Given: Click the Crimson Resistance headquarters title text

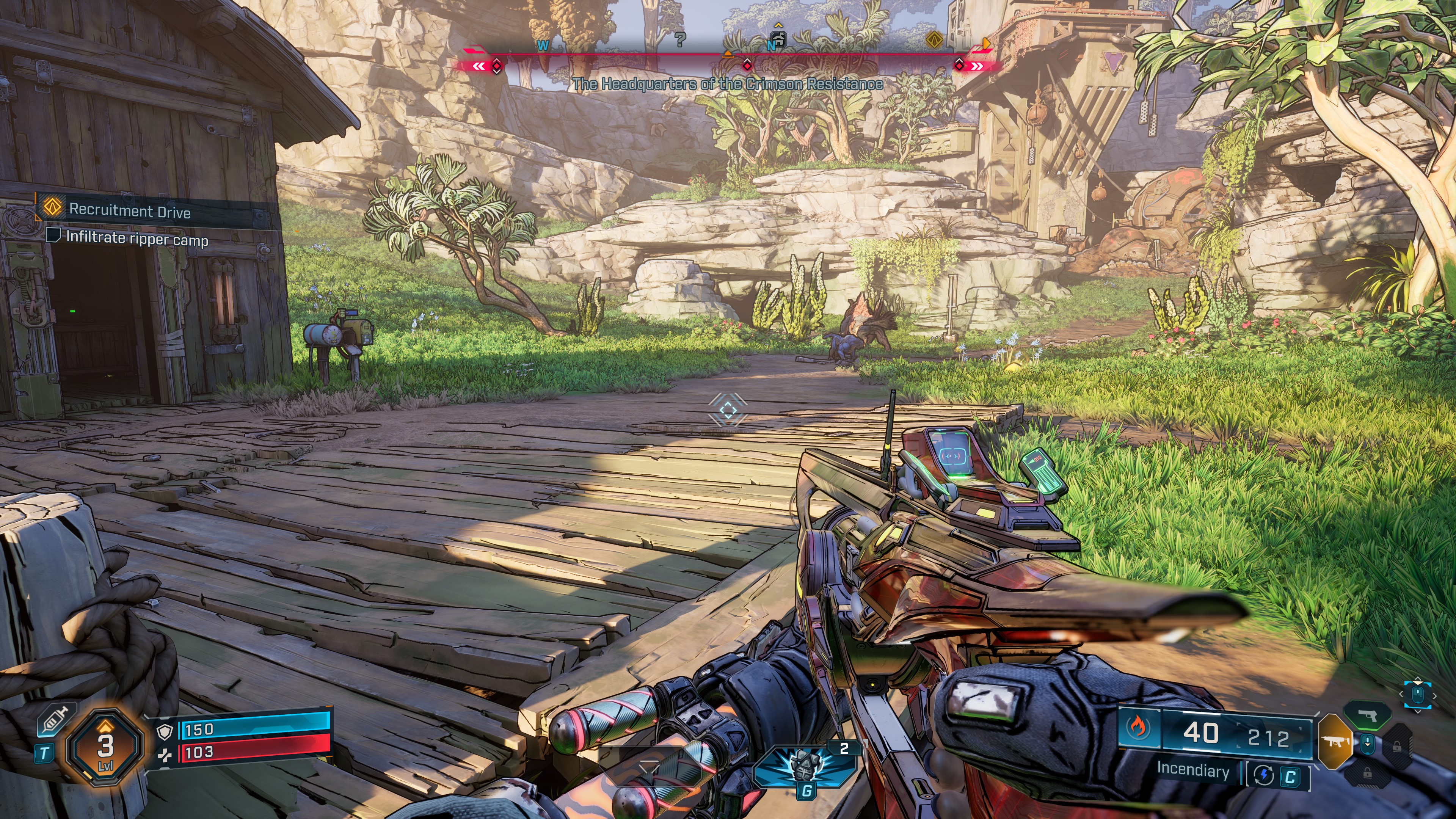Looking at the screenshot, I should 729,85.
